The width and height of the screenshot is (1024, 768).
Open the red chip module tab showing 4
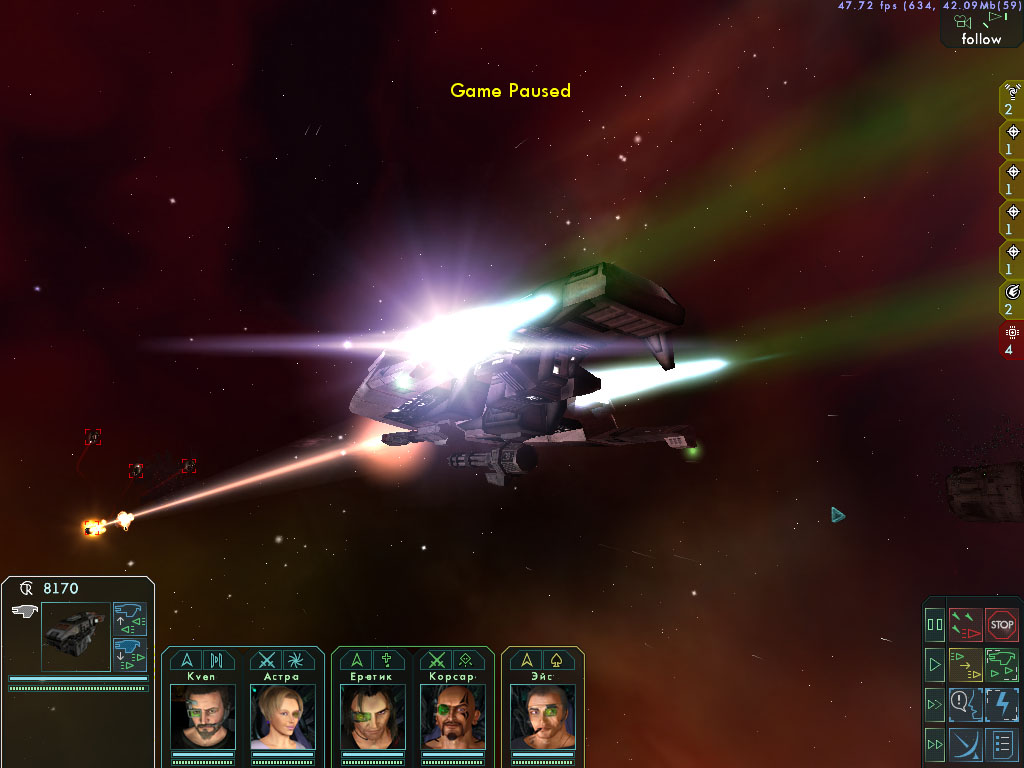[1011, 340]
